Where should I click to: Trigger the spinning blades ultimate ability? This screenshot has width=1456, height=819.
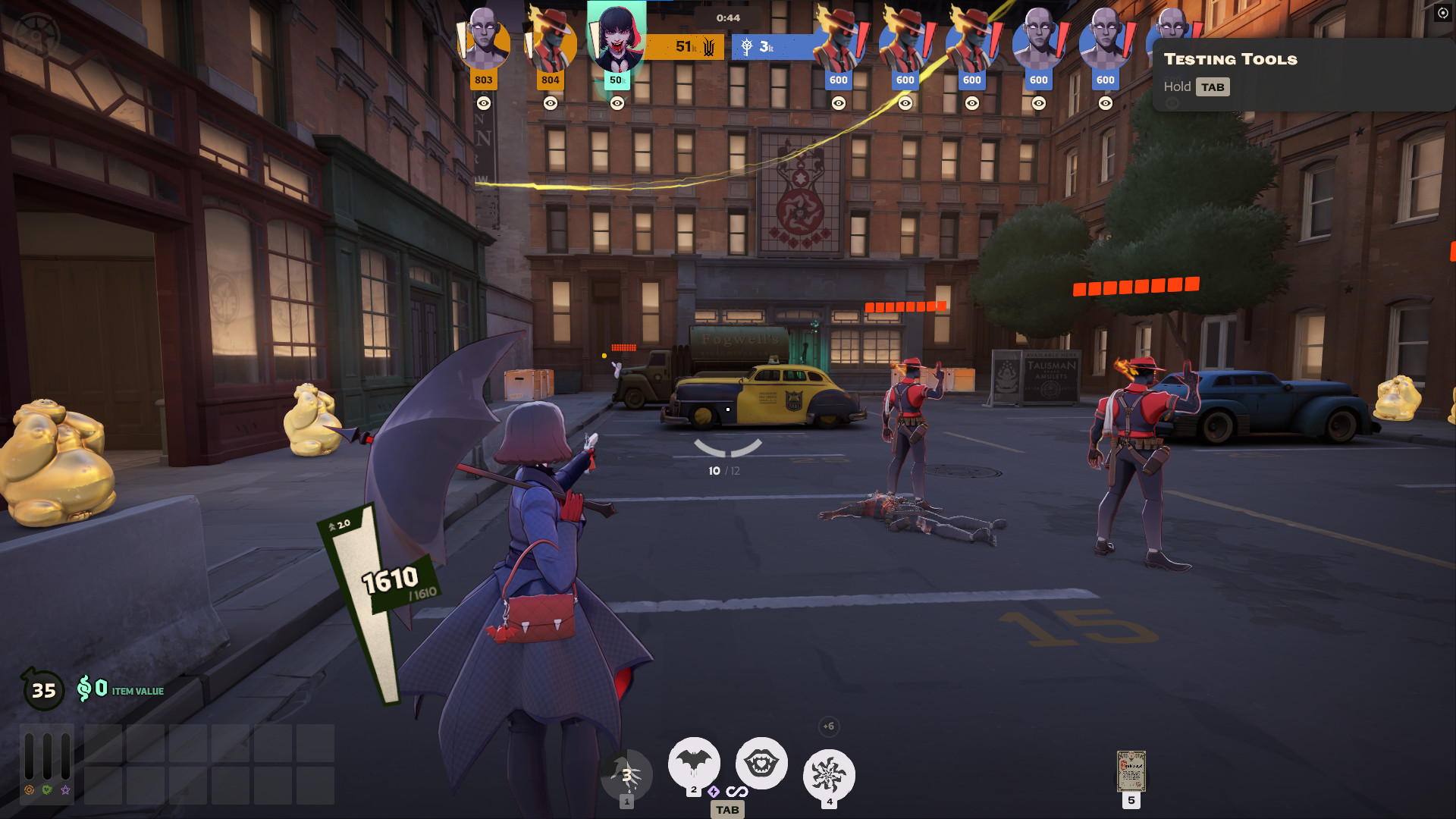(829, 775)
